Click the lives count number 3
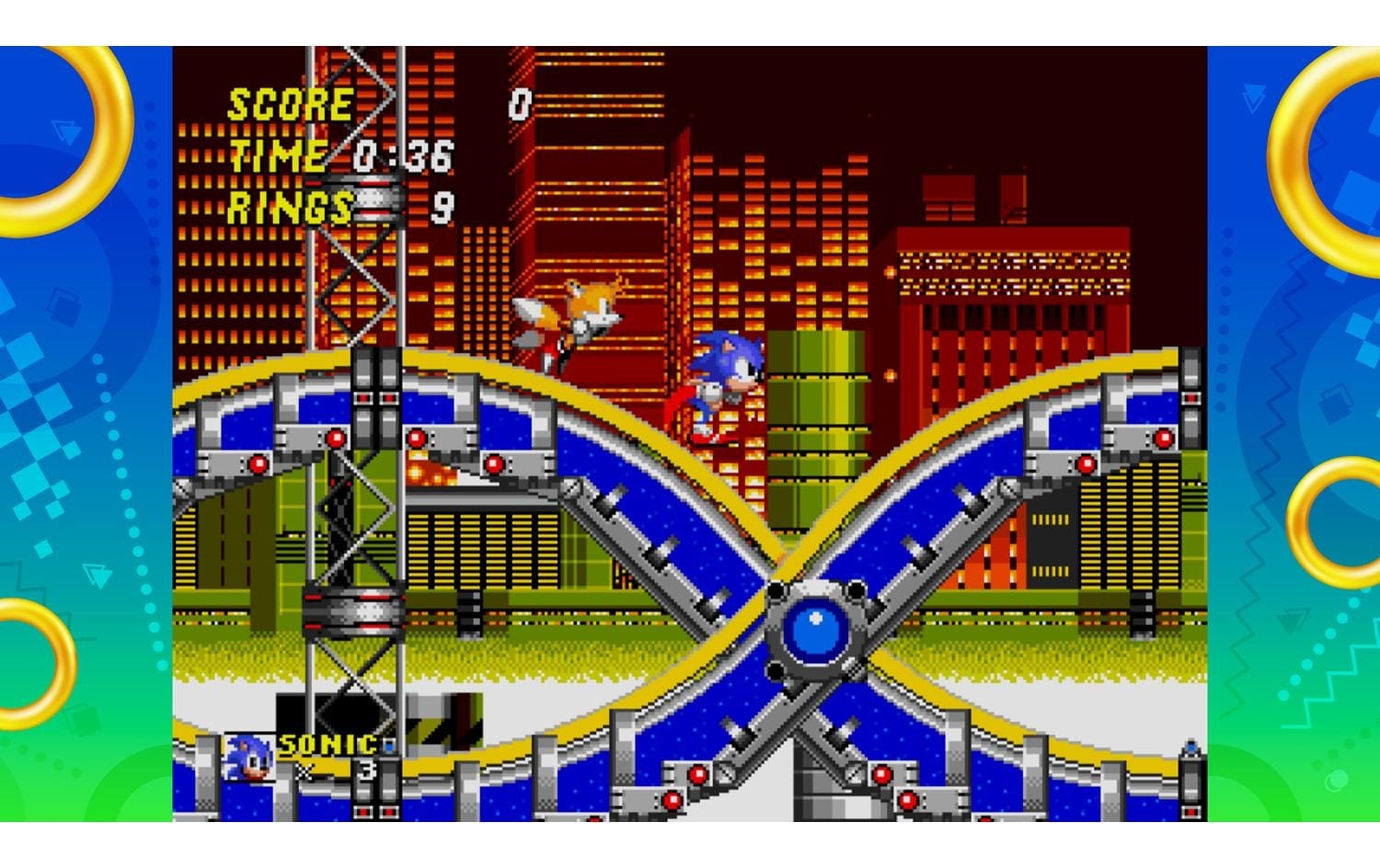 (367, 770)
